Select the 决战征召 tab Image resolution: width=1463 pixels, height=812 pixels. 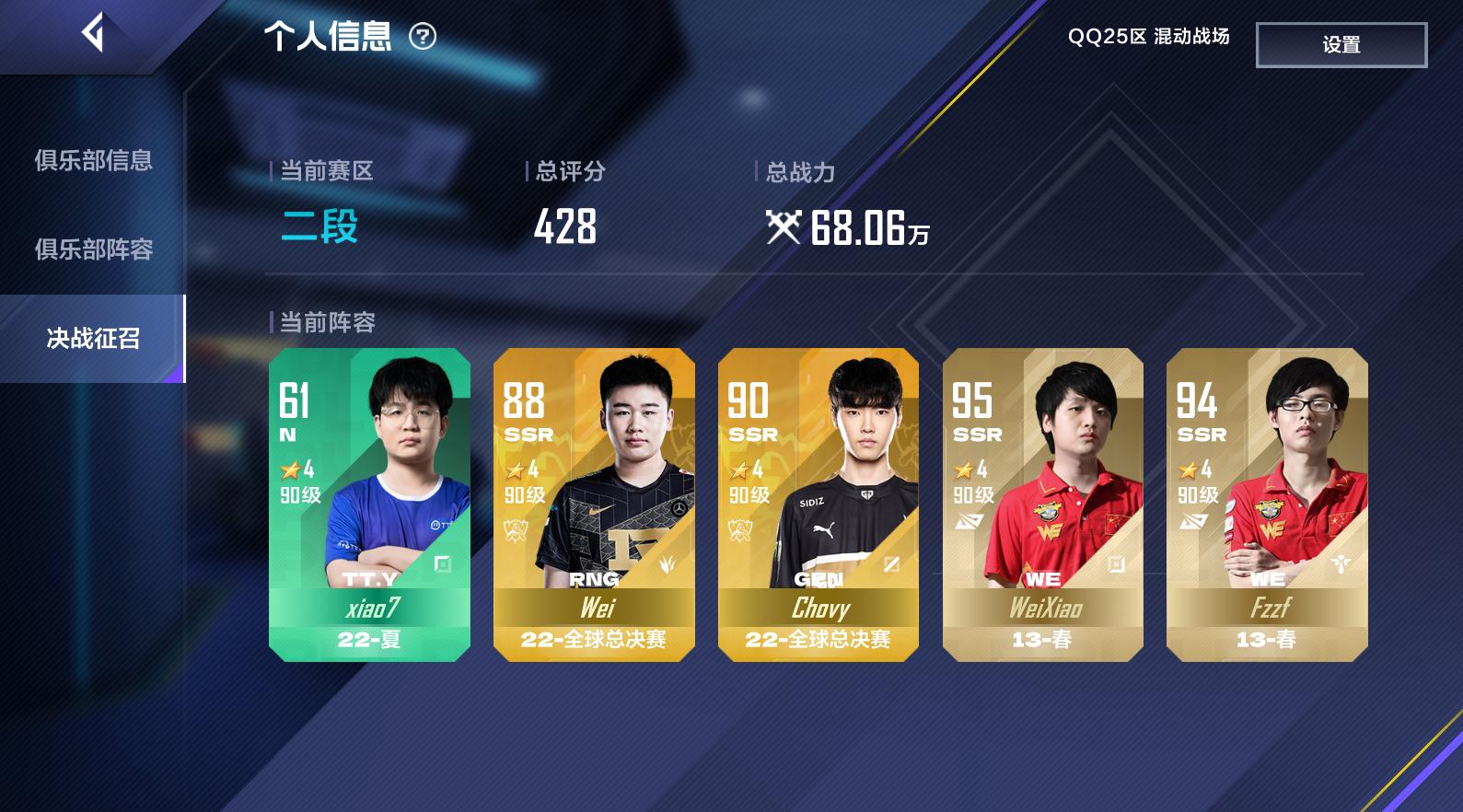click(x=93, y=339)
